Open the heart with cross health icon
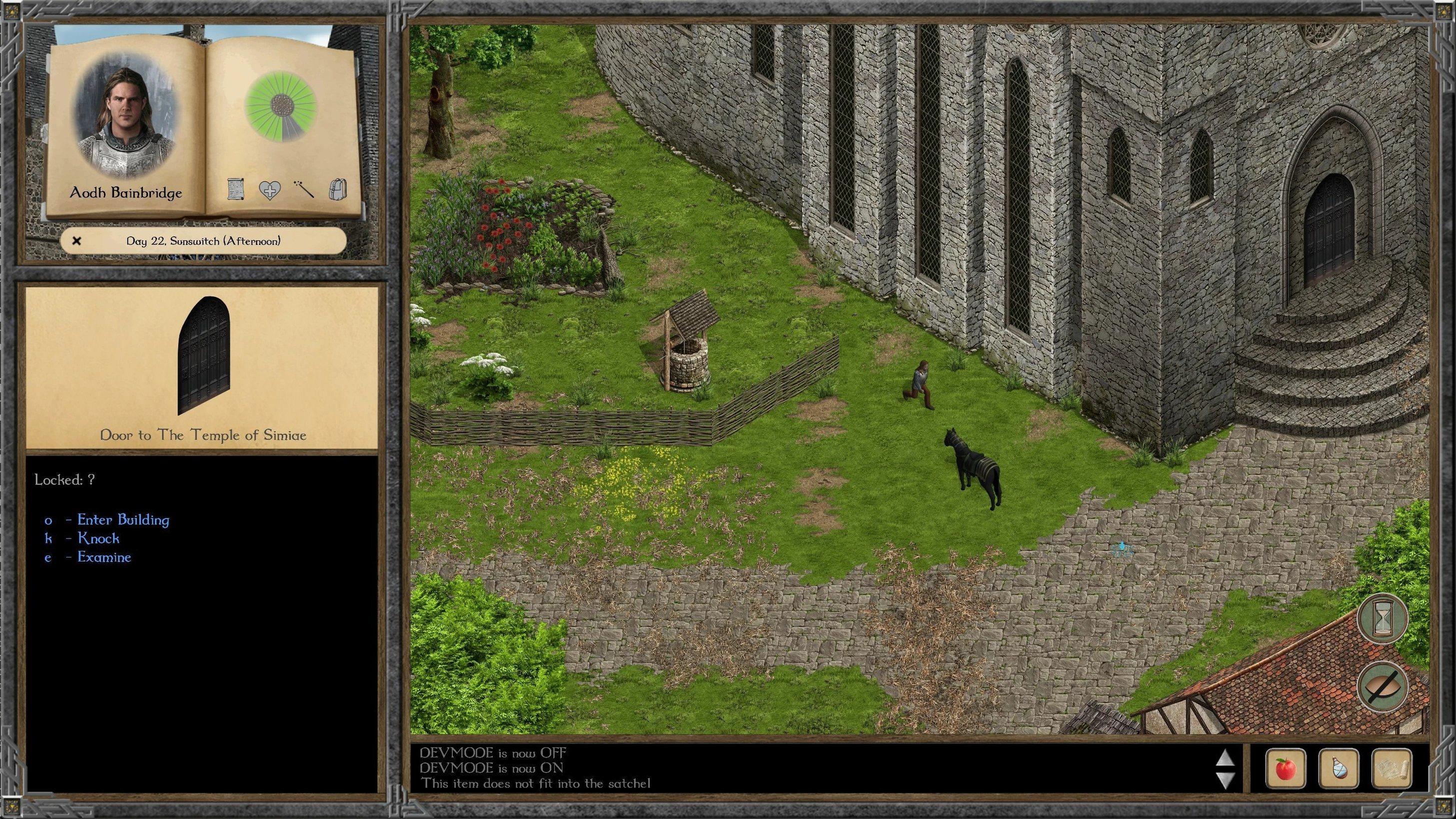 (x=269, y=190)
